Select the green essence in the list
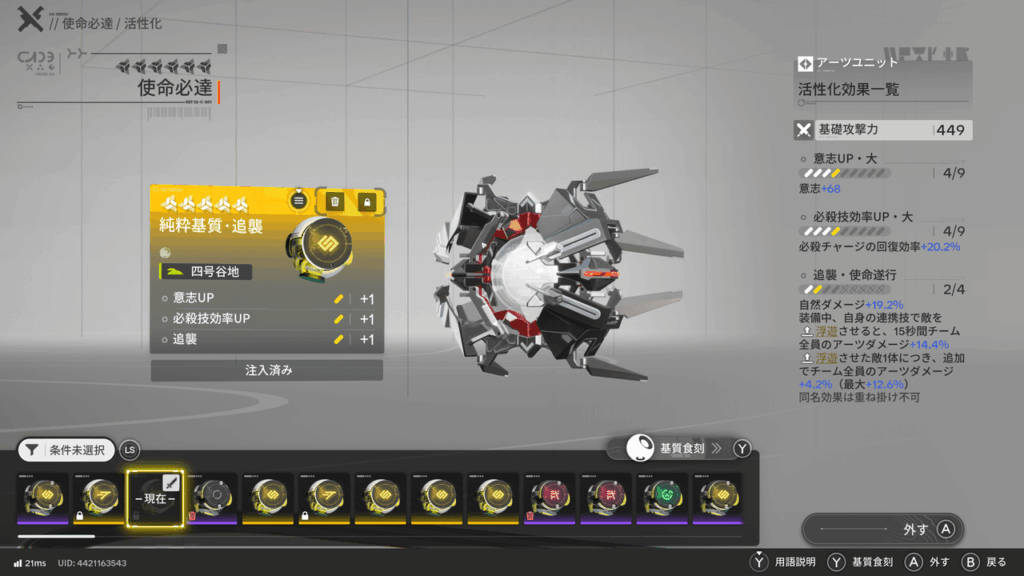The image size is (1024, 576). pos(663,498)
